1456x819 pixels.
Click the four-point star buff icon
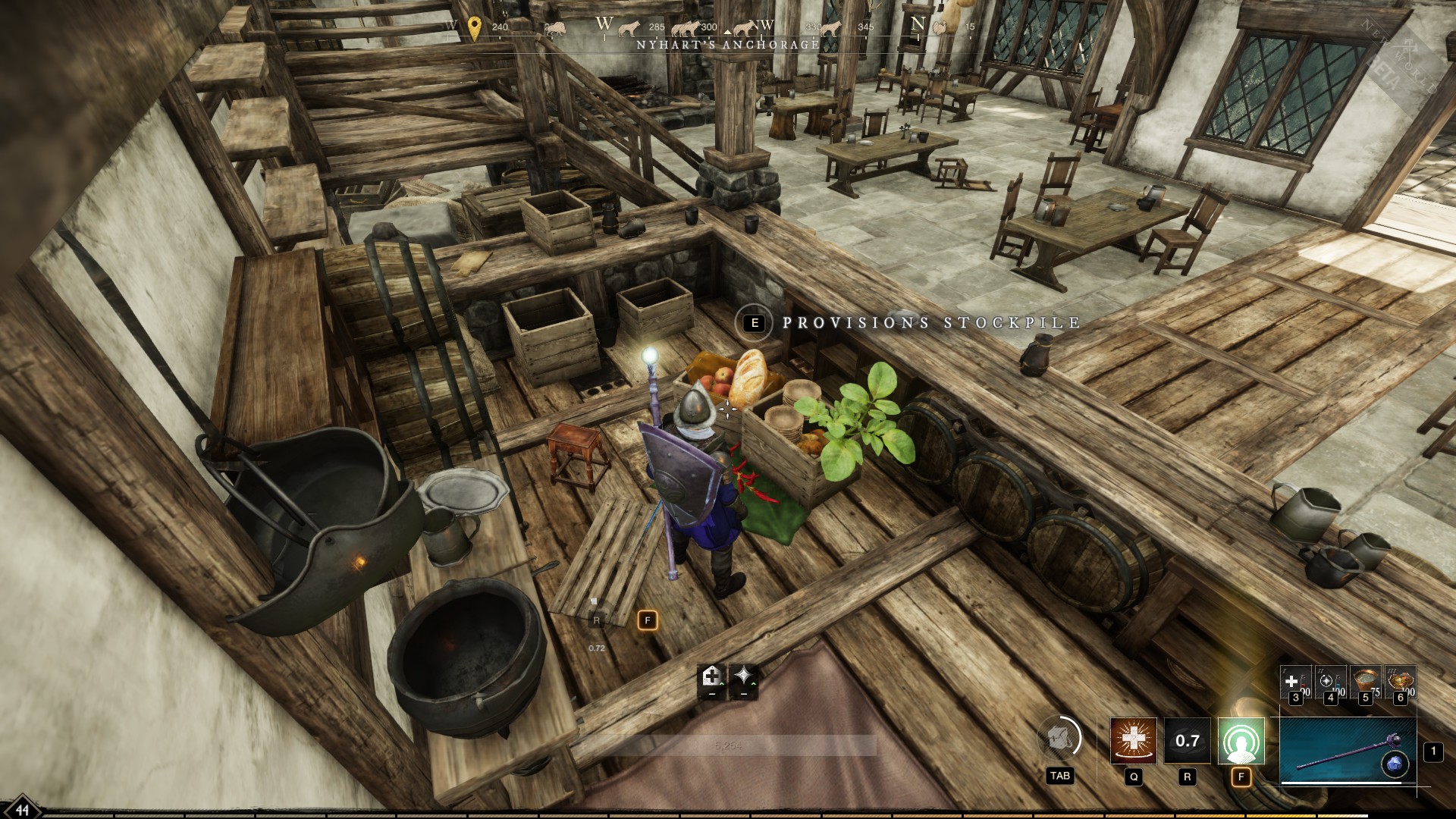(743, 676)
